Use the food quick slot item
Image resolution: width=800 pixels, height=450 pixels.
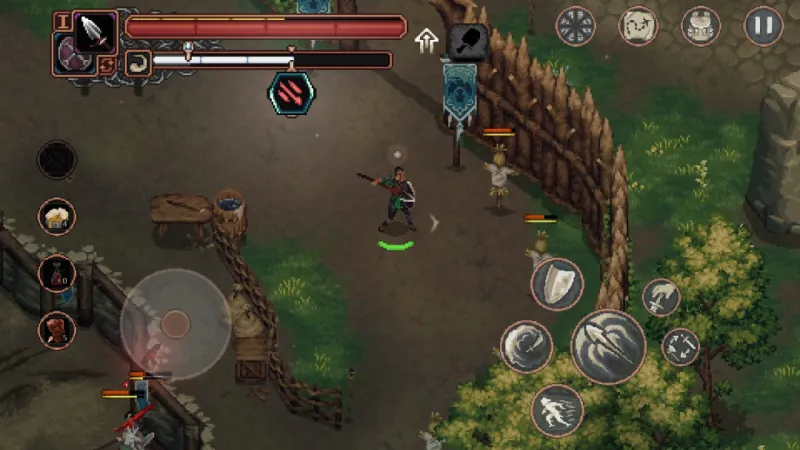coord(57,216)
